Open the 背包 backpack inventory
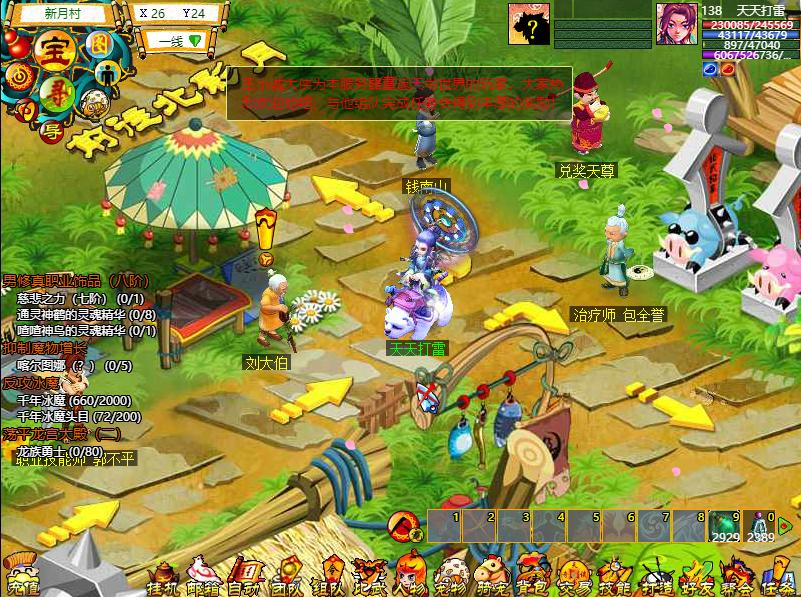Screen dimensions: 801x597 [533, 577]
